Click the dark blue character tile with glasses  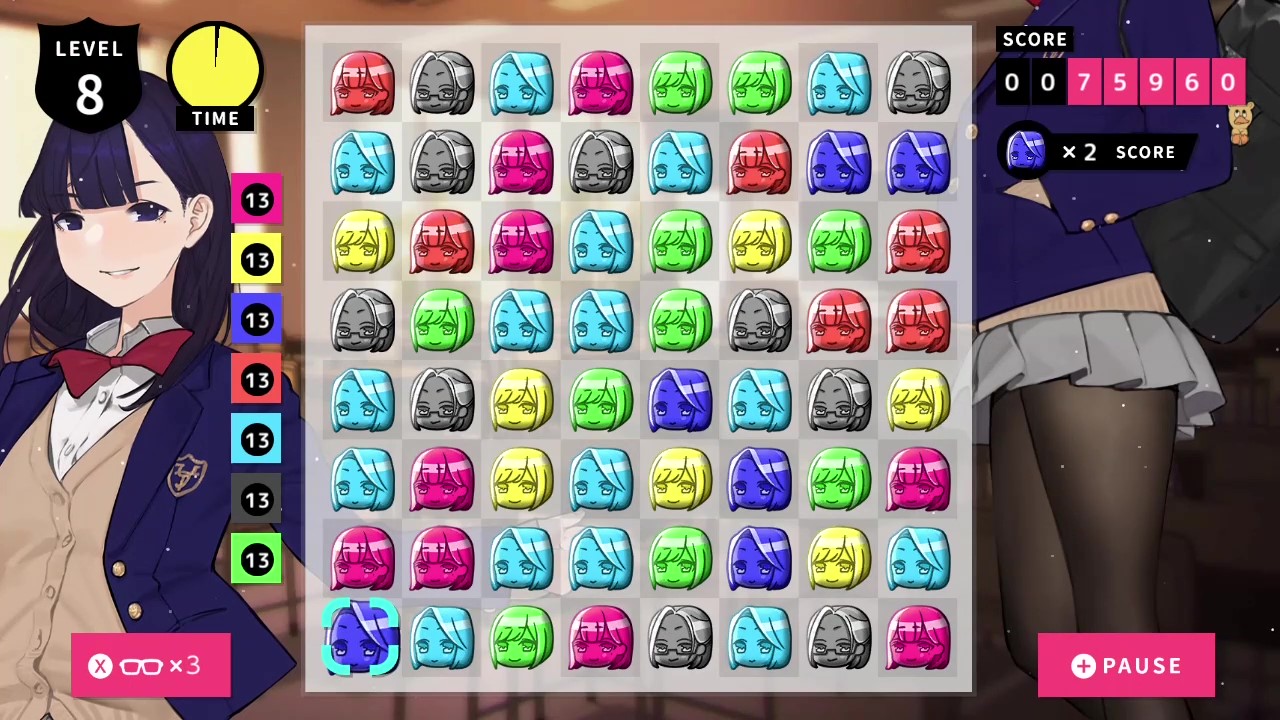pyautogui.click(x=680, y=400)
